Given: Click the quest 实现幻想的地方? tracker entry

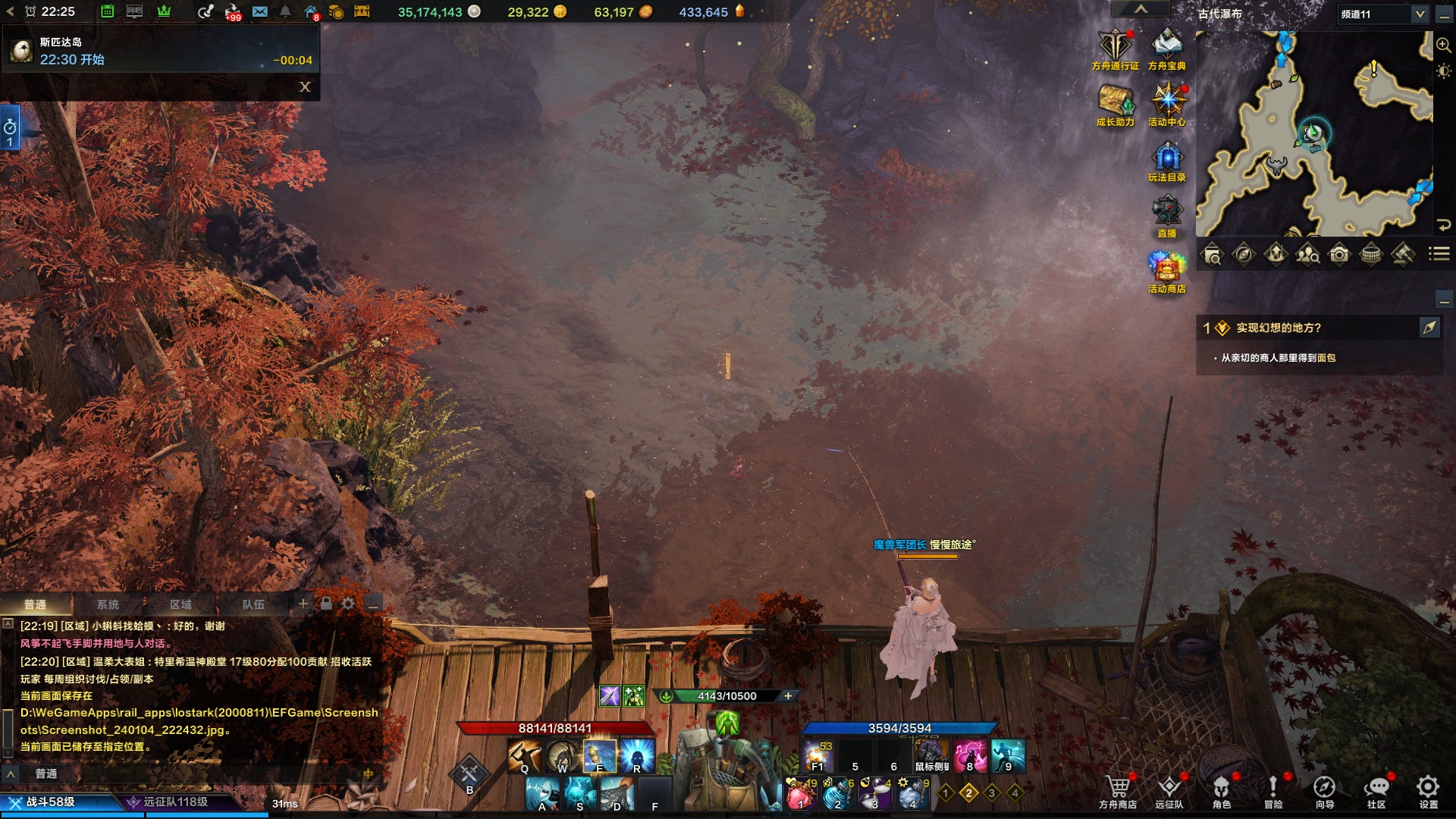Looking at the screenshot, I should click(1279, 328).
